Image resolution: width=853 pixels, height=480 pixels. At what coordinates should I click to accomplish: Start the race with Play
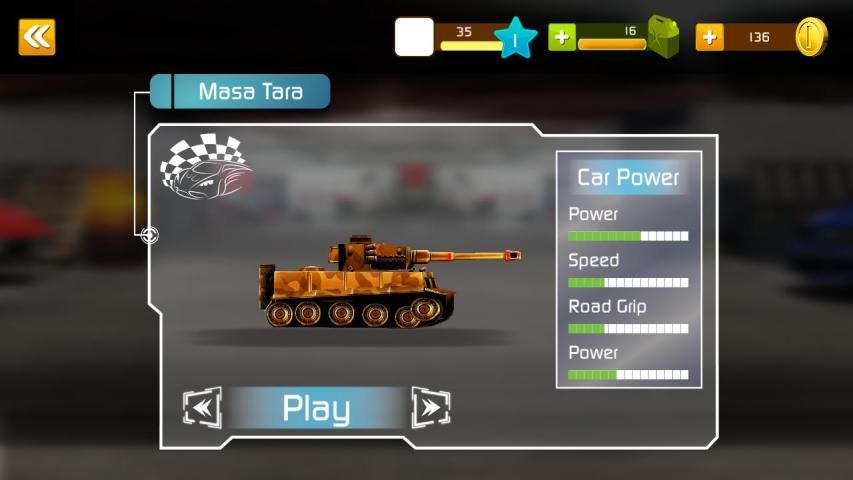pos(316,408)
